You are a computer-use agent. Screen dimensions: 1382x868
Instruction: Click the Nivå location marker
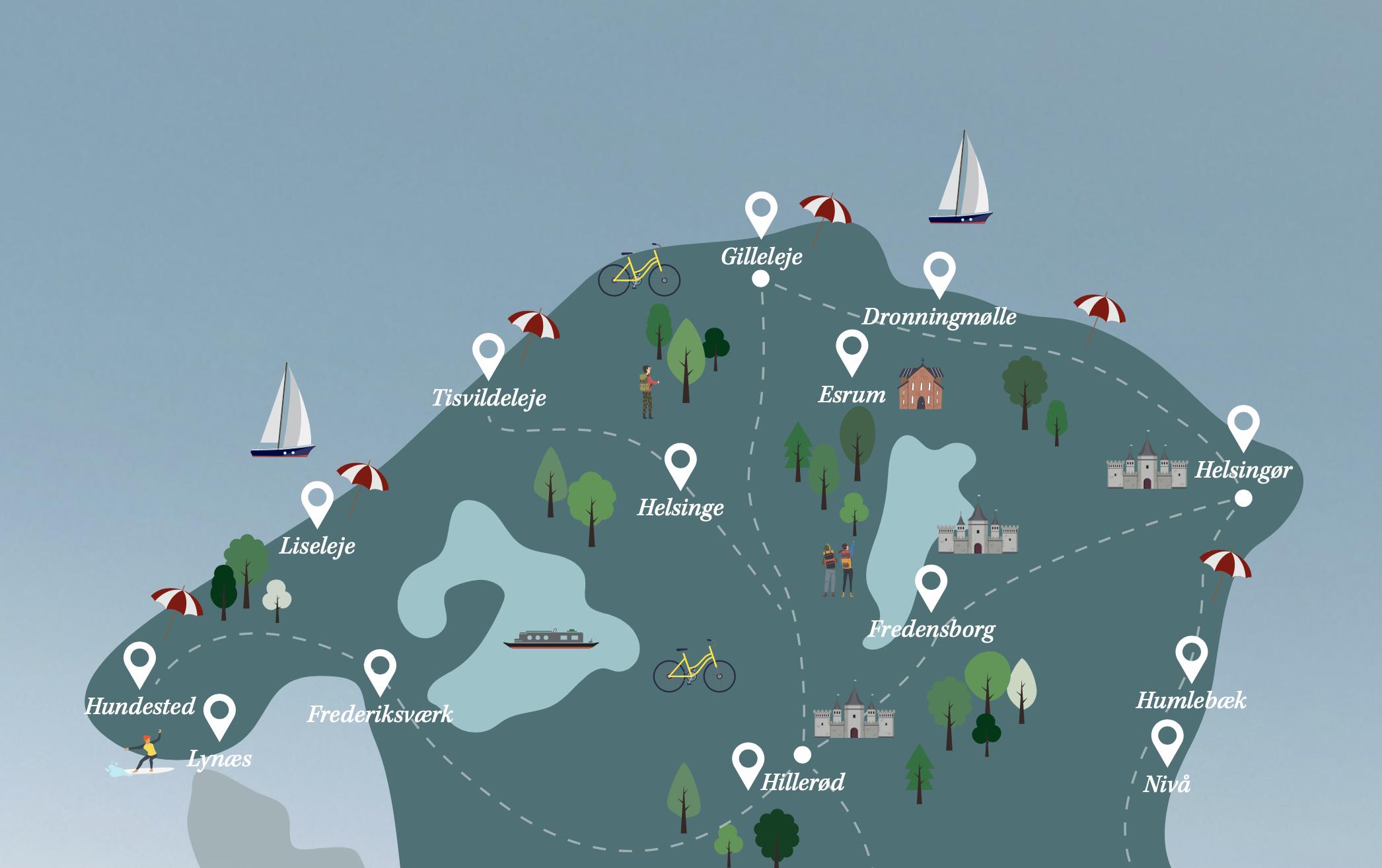tap(1167, 738)
